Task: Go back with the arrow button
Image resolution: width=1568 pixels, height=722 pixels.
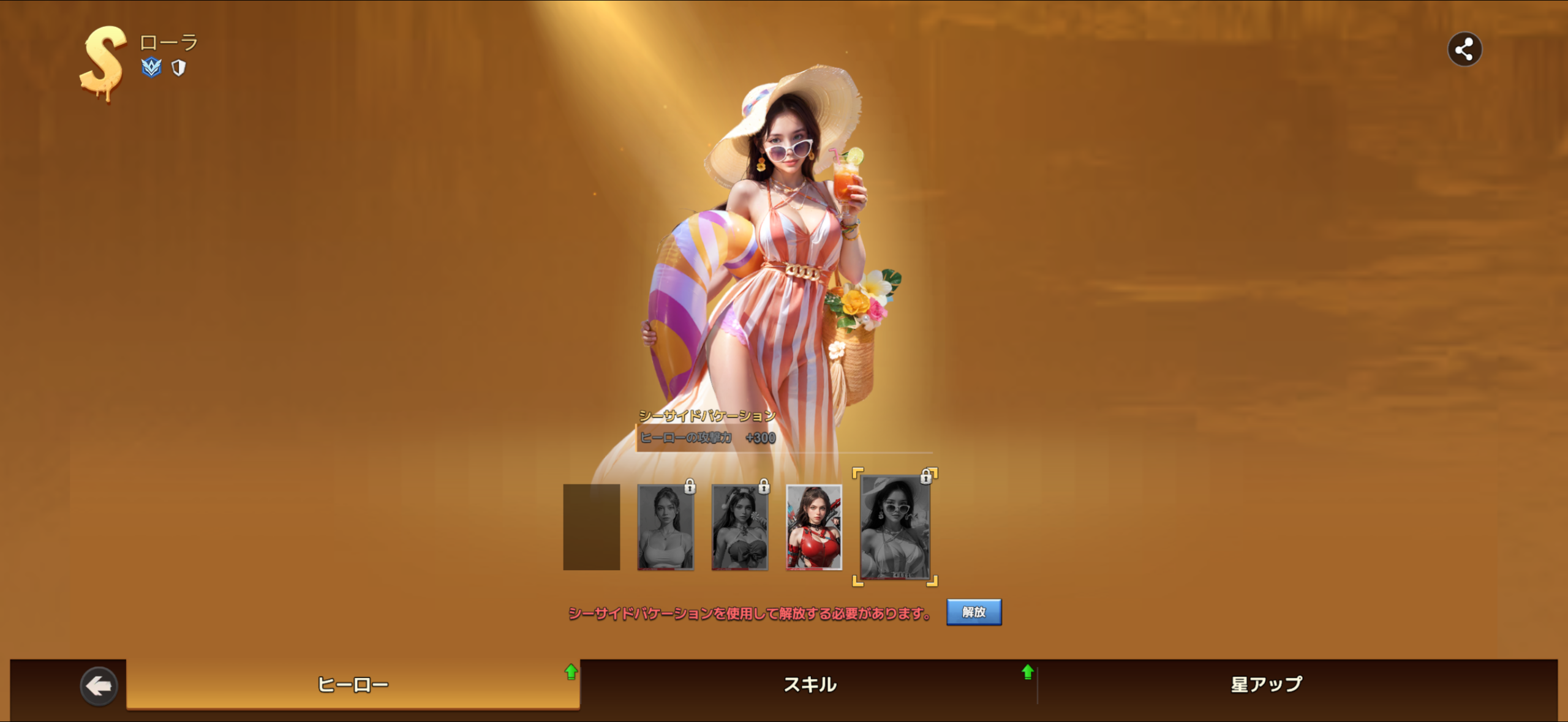Action: 98,686
